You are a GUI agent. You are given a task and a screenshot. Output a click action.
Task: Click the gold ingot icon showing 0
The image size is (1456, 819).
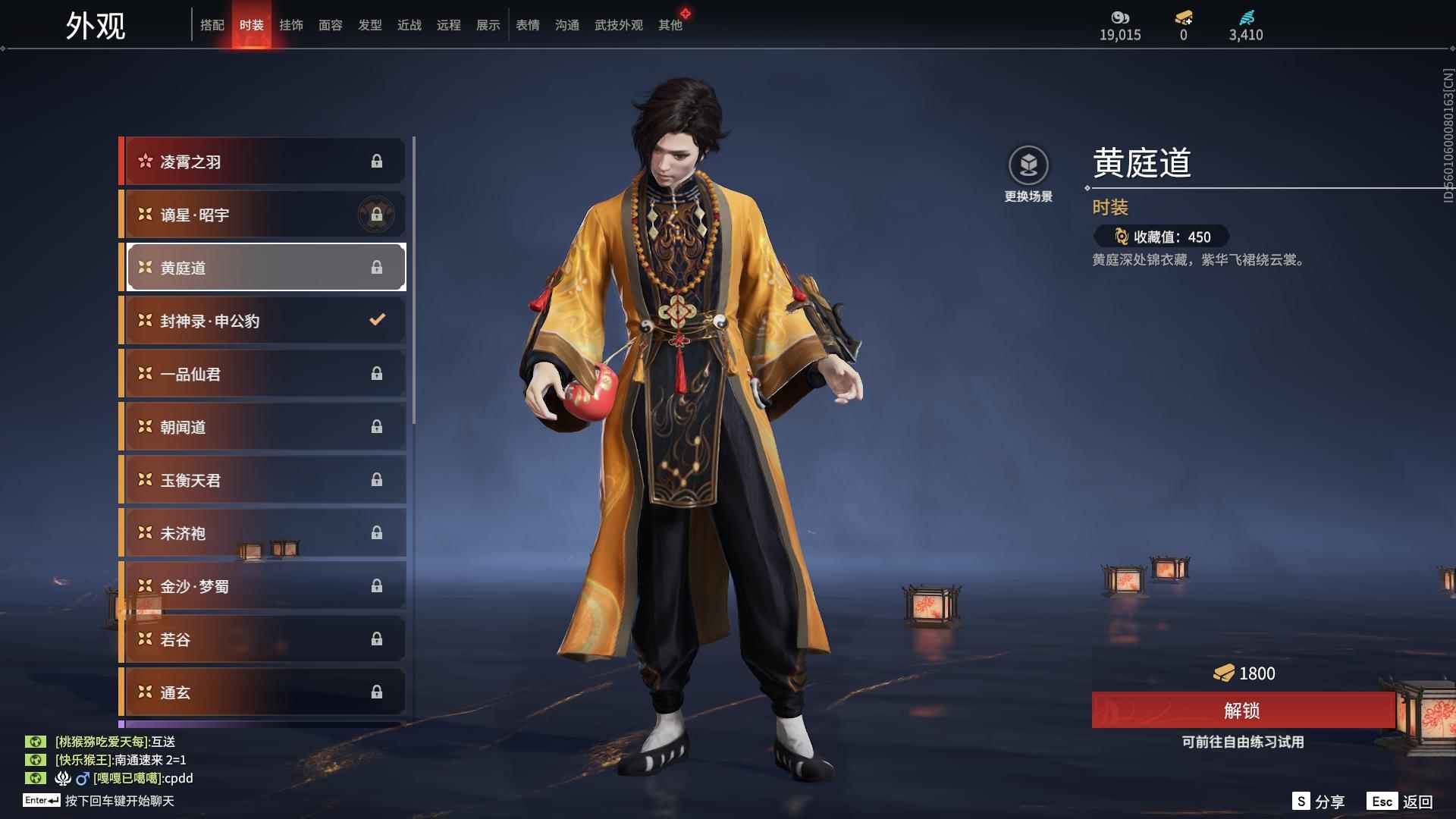(x=1183, y=17)
